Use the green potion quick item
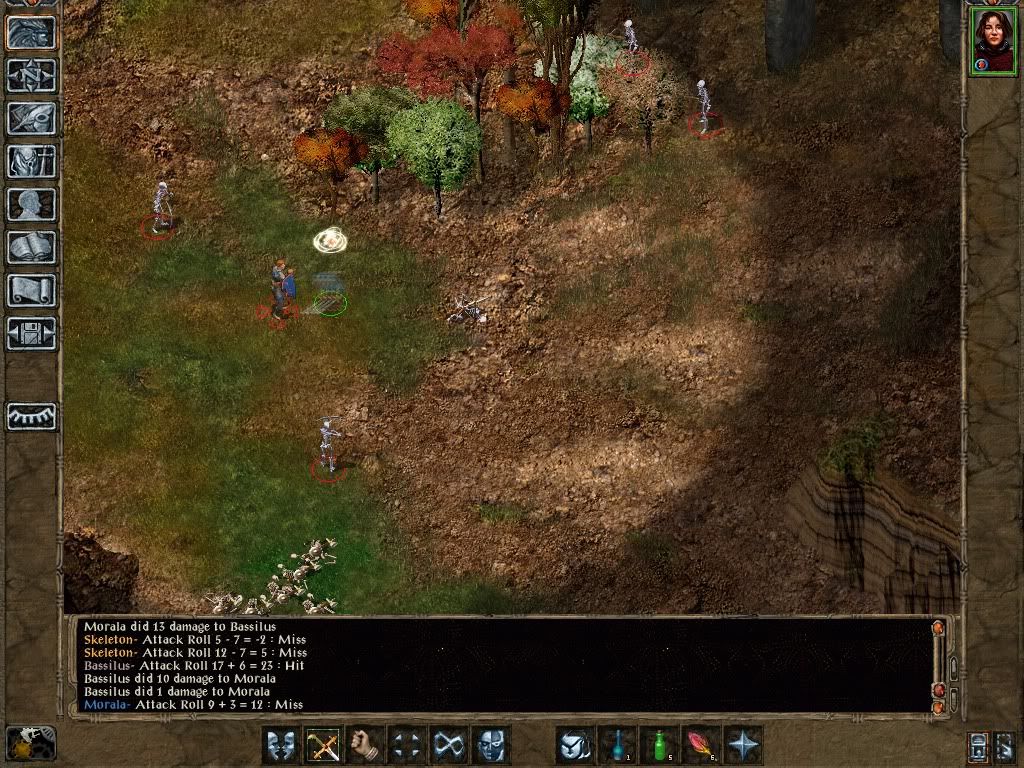This screenshot has width=1024, height=768. coord(659,745)
